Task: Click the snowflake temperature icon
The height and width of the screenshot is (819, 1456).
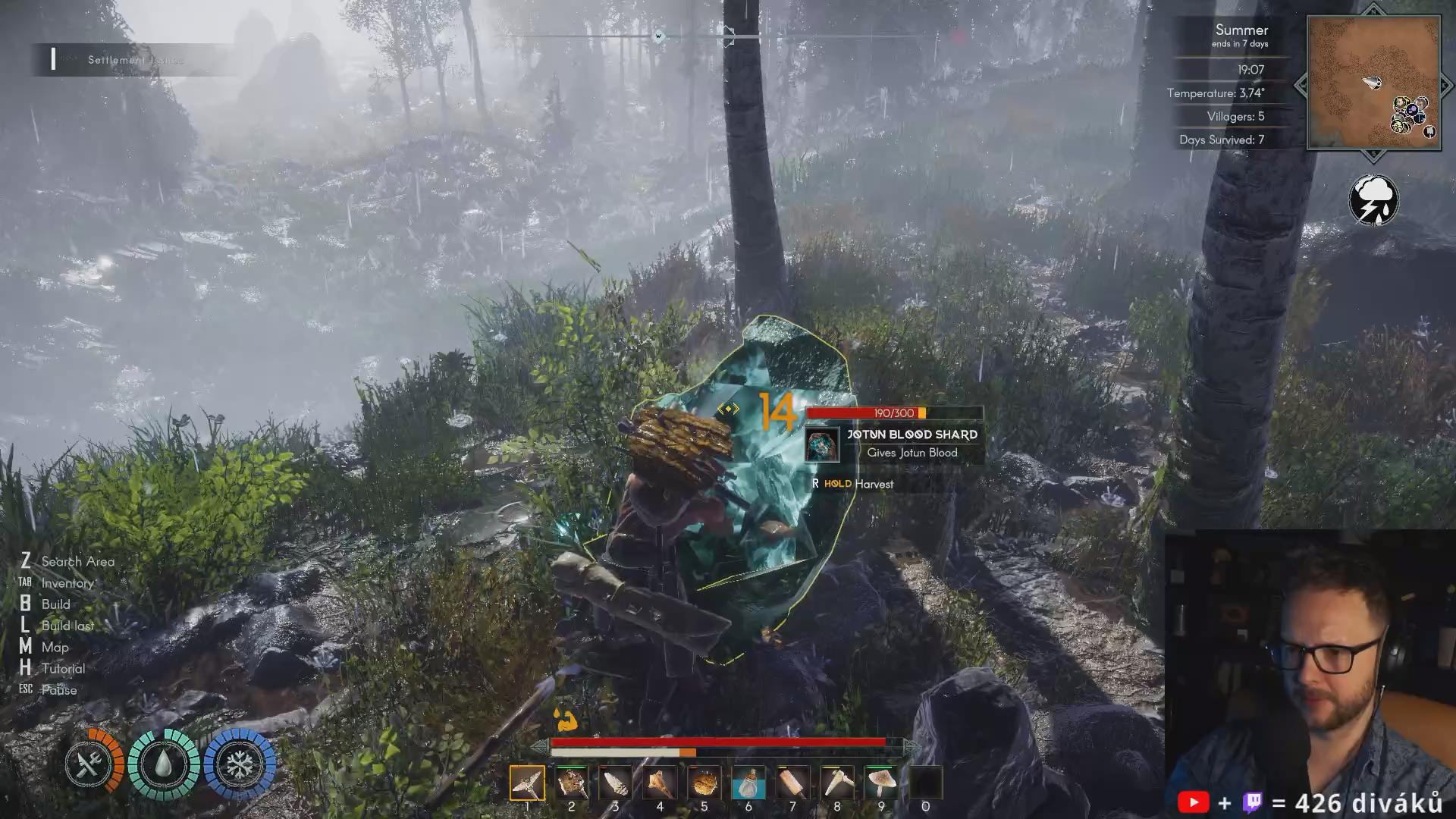Action: [240, 764]
